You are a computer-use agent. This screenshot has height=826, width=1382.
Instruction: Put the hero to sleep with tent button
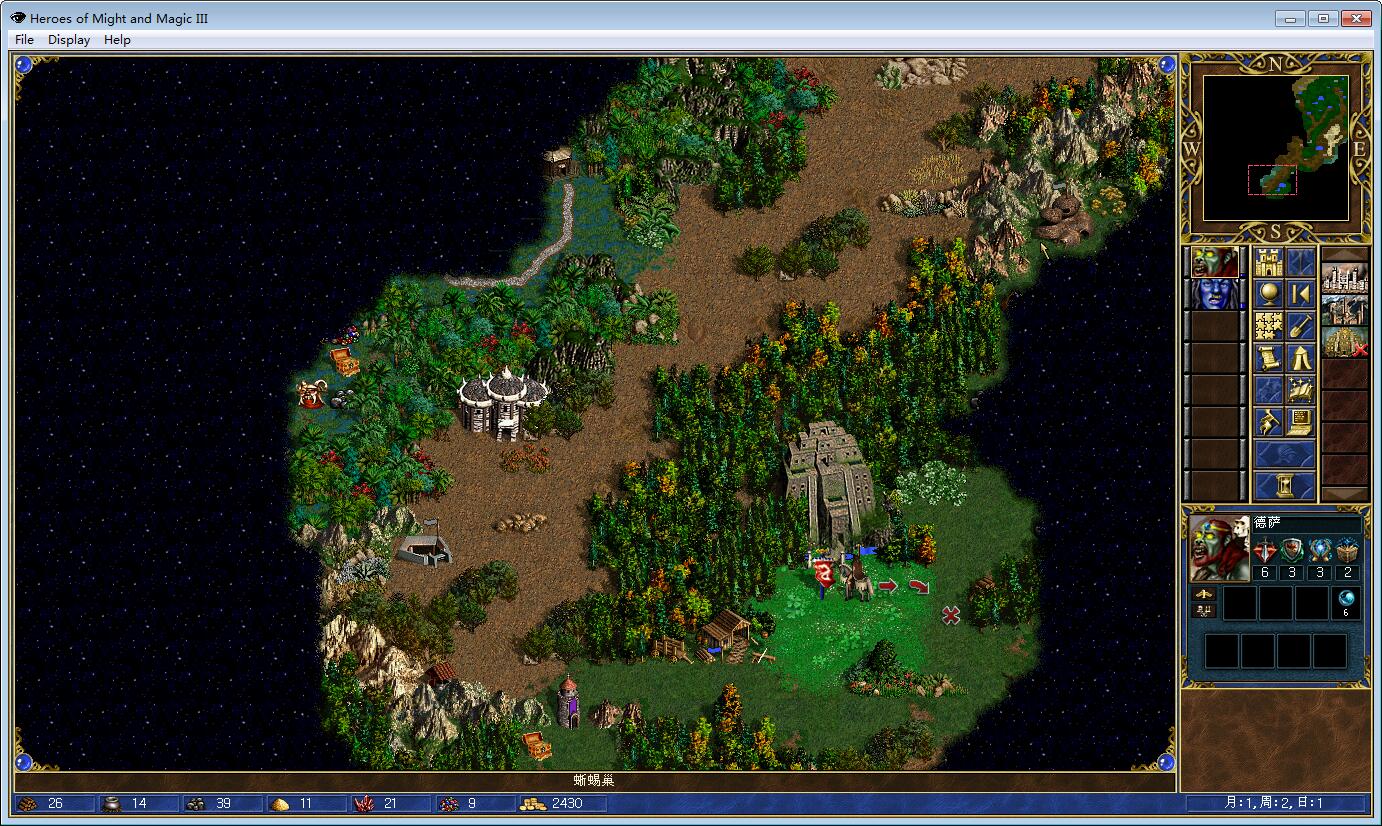coord(1300,359)
